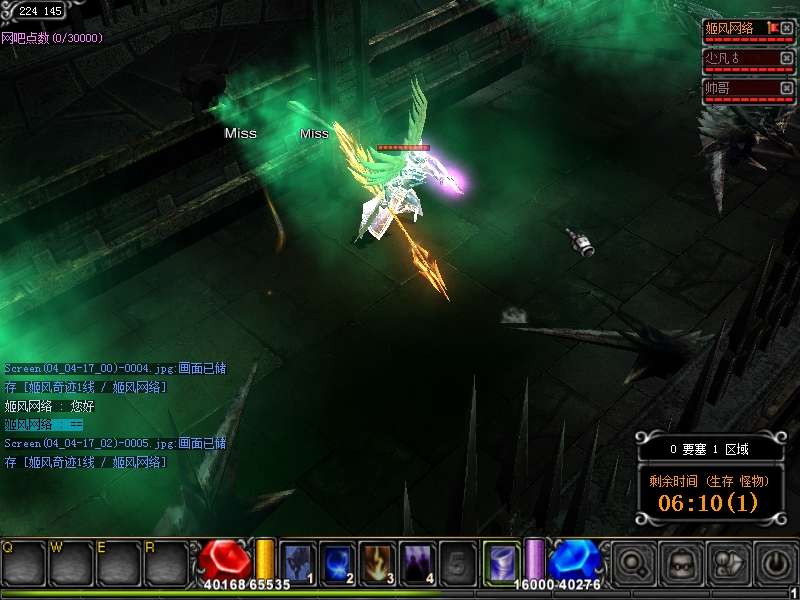Select the R item quick slot
Viewport: 800px width, 600px height.
pyautogui.click(x=166, y=562)
